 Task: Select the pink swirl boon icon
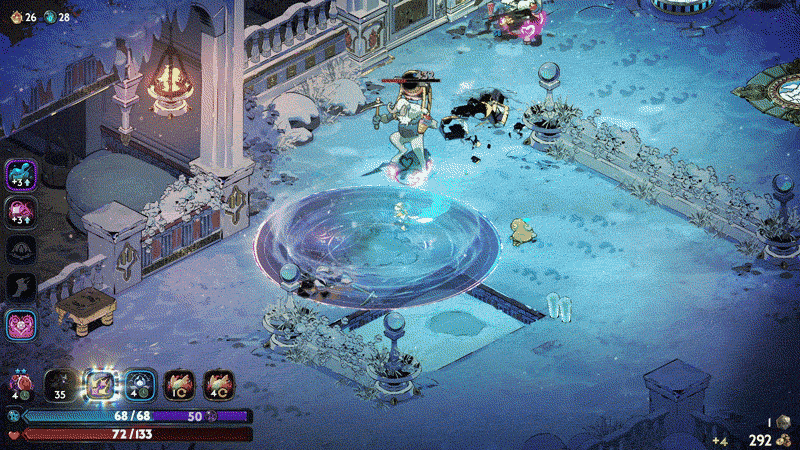[22, 212]
